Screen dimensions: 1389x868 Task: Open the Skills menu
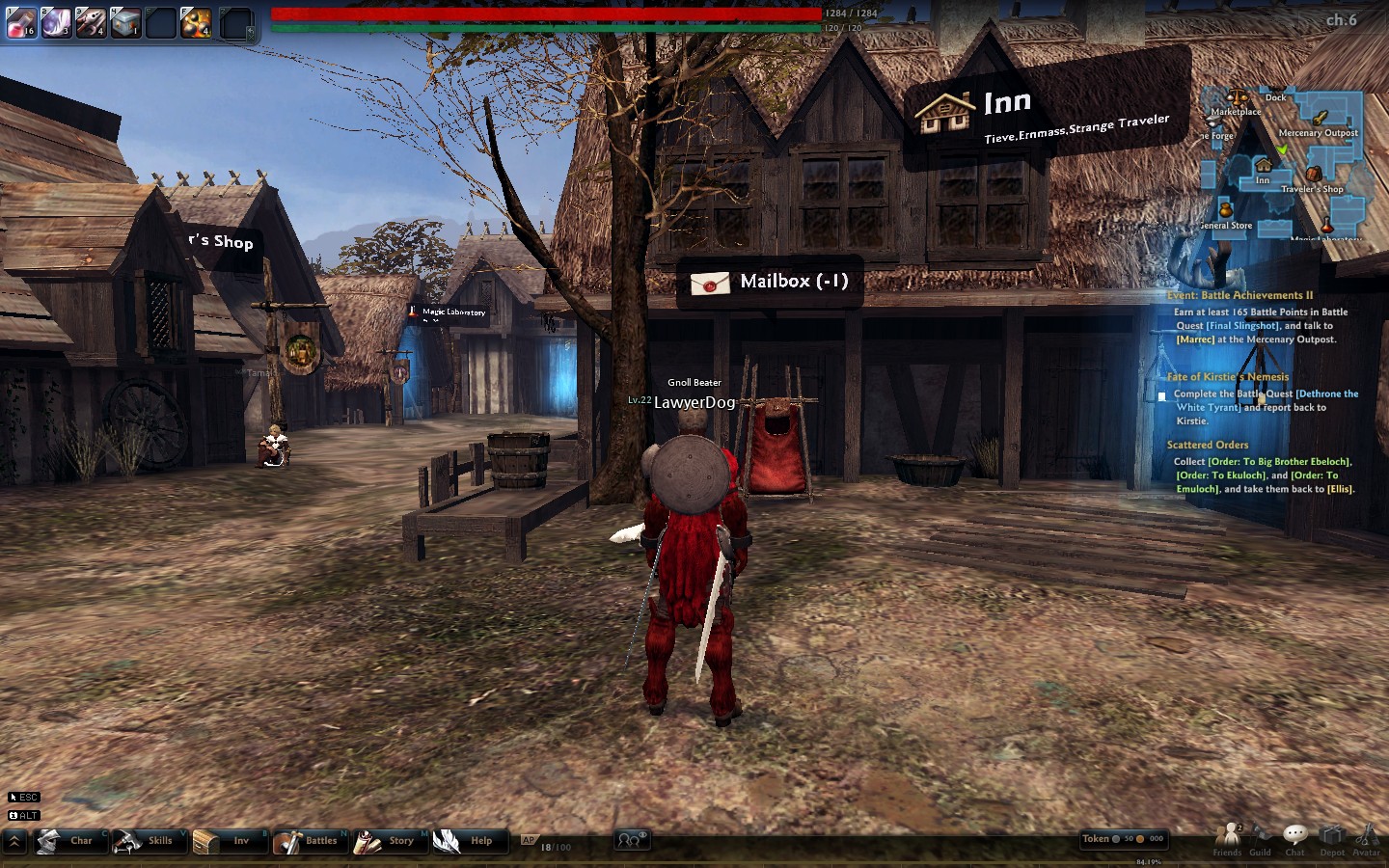click(146, 841)
